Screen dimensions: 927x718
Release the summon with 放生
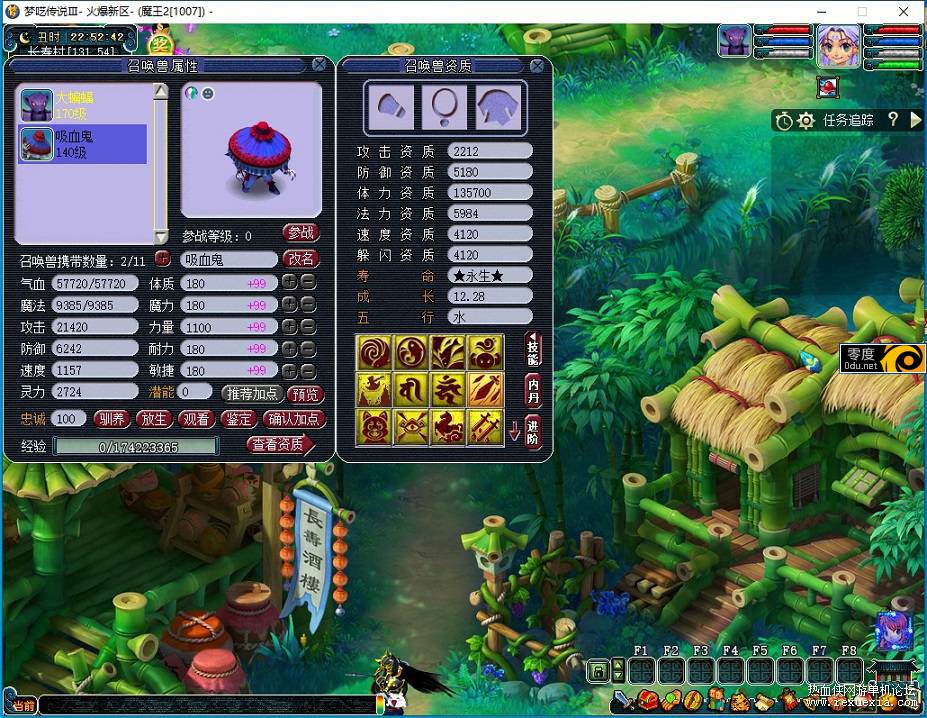click(x=153, y=419)
